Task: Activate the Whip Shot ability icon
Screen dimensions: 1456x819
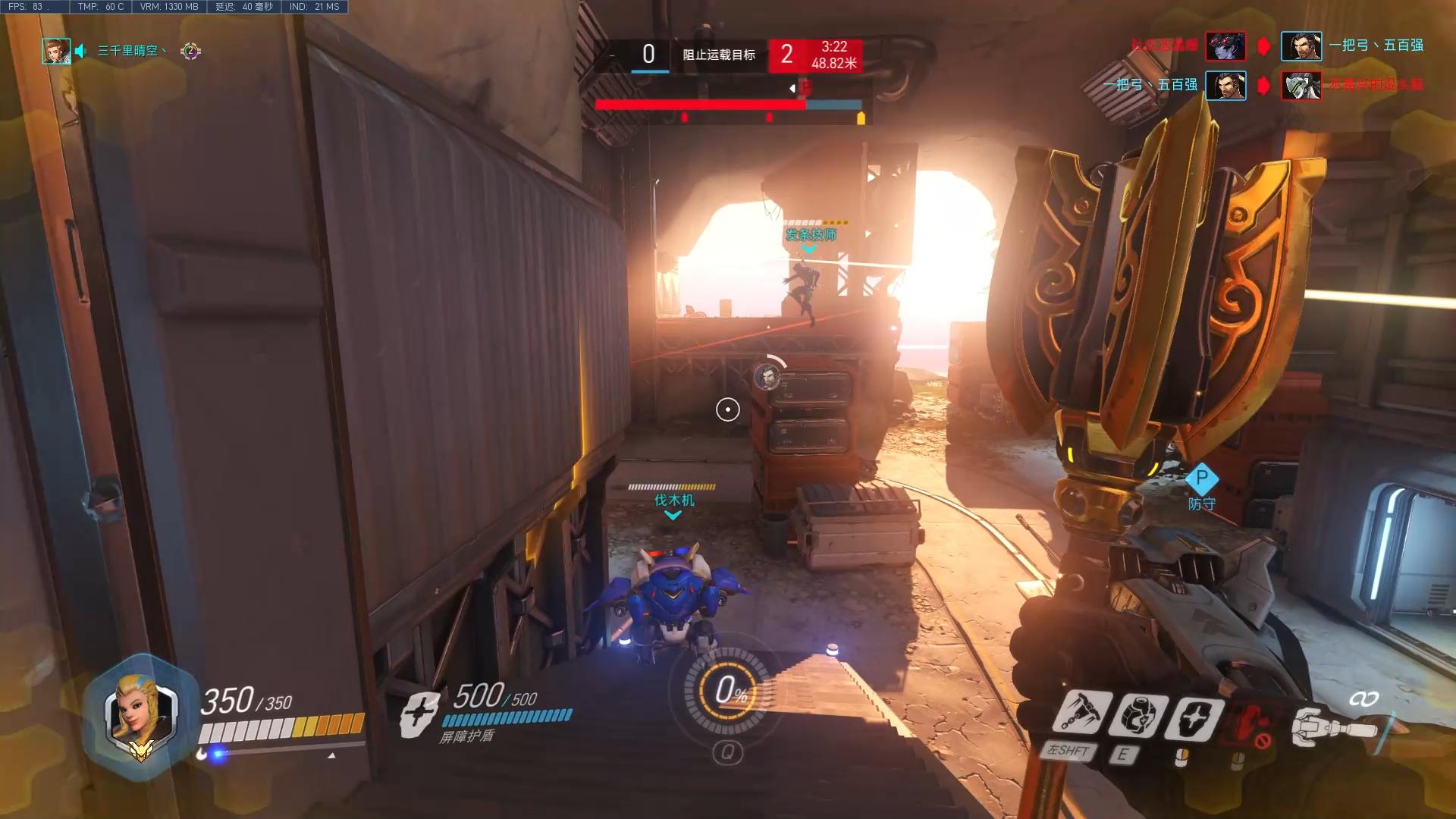Action: pos(1078,714)
